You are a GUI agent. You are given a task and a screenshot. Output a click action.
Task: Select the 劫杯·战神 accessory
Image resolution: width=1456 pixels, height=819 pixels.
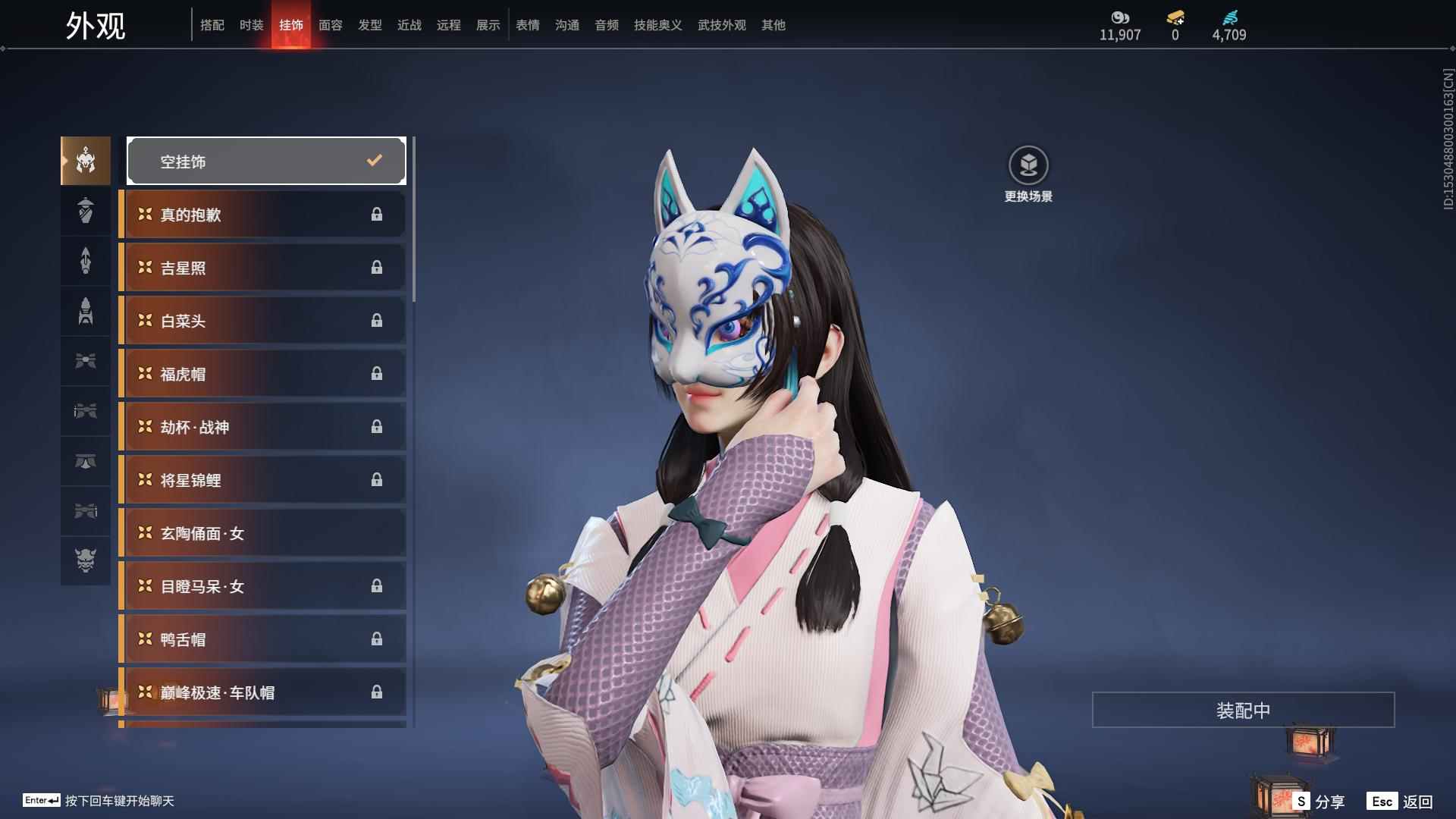[263, 427]
